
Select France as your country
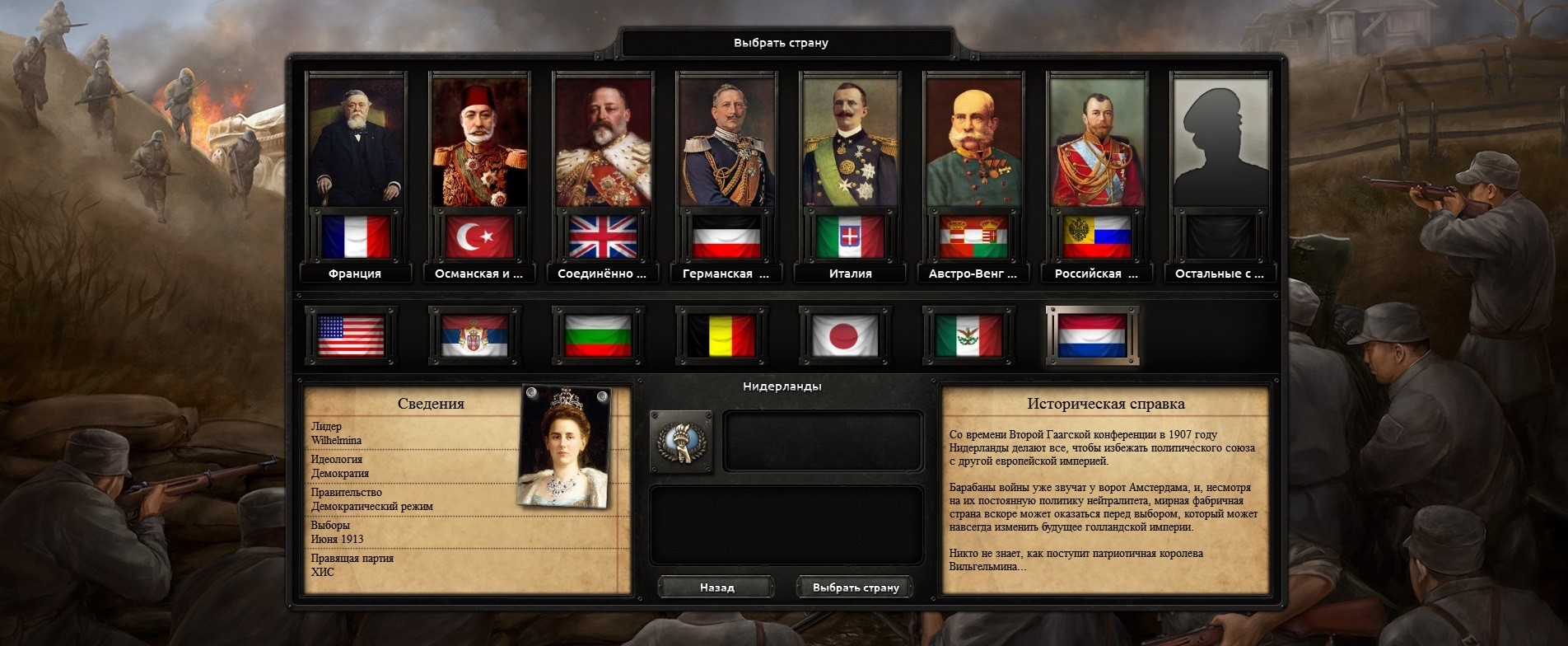[356, 142]
